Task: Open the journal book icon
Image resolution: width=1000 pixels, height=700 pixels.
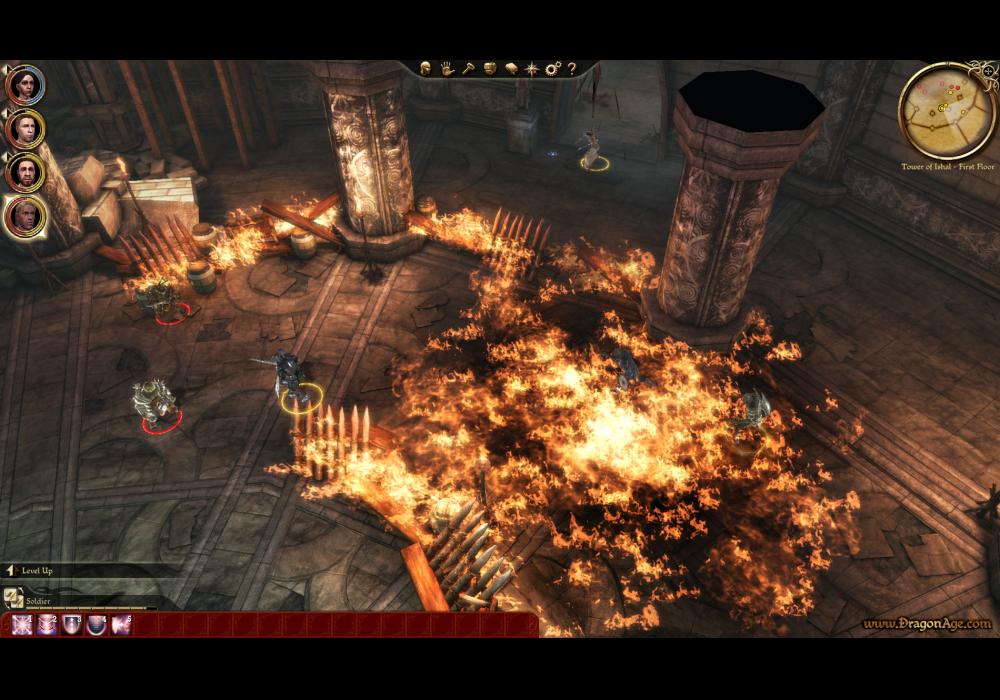Action: [511, 69]
